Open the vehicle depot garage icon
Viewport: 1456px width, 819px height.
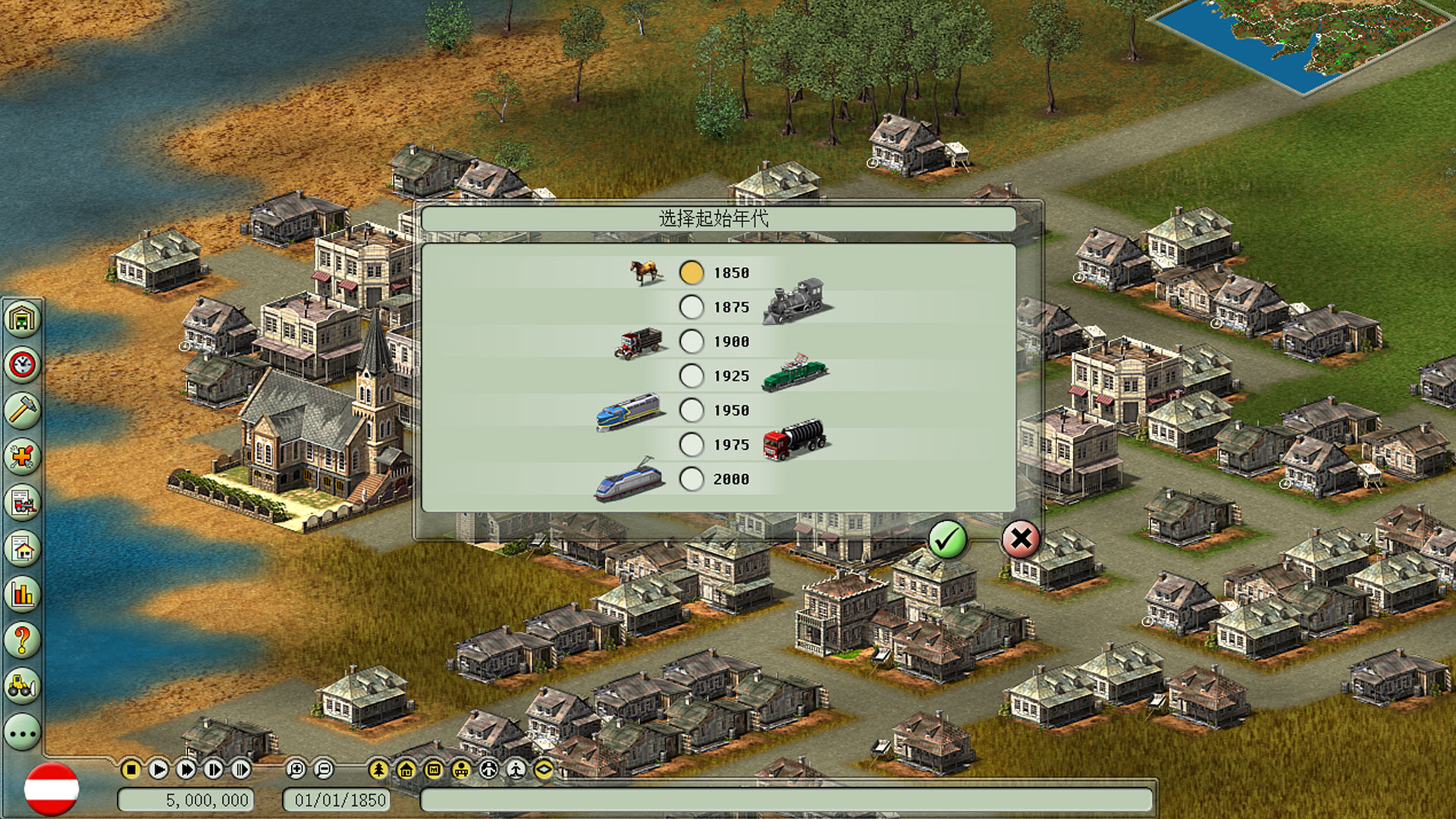pos(23,318)
